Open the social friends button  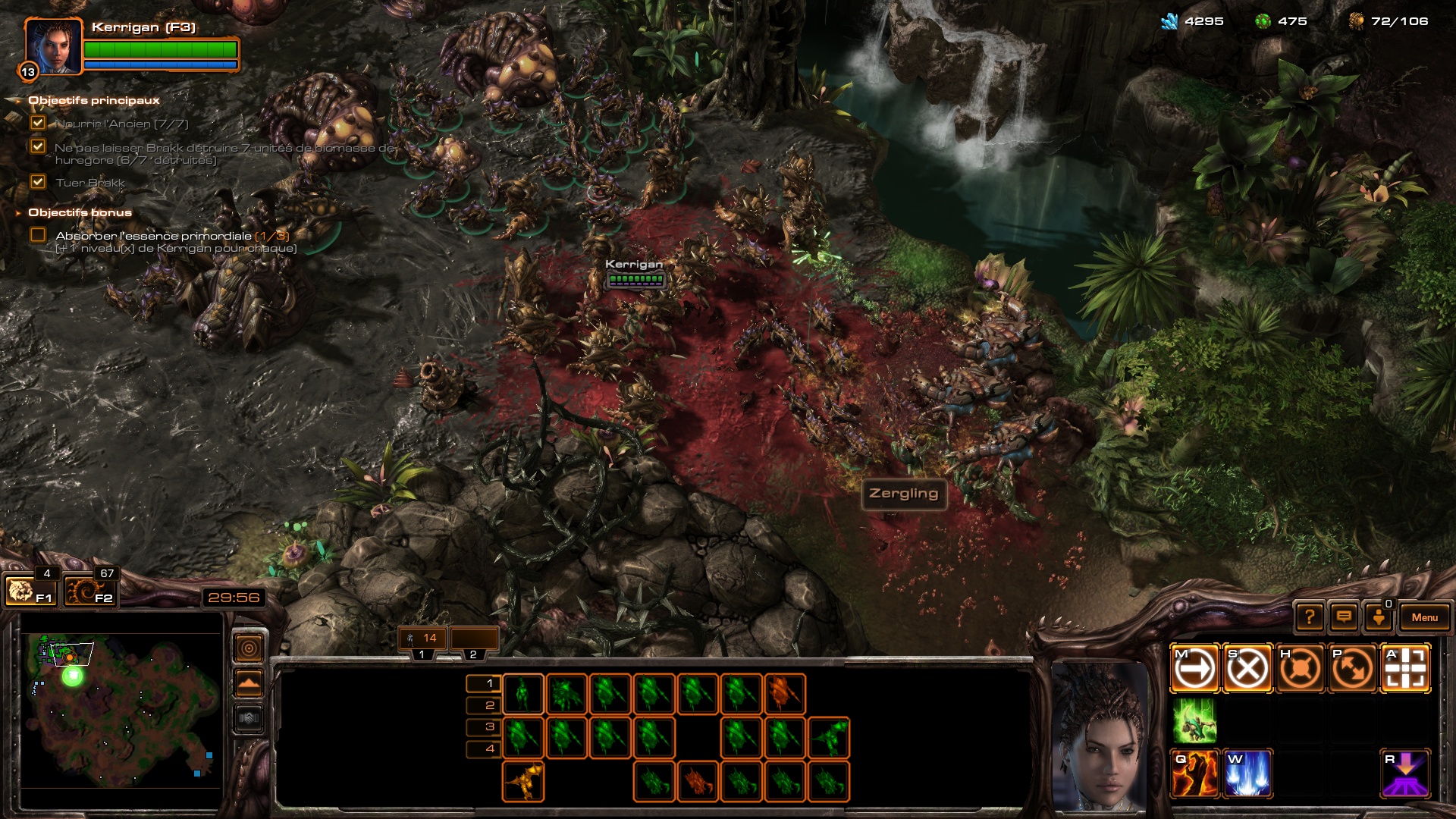(x=1379, y=617)
